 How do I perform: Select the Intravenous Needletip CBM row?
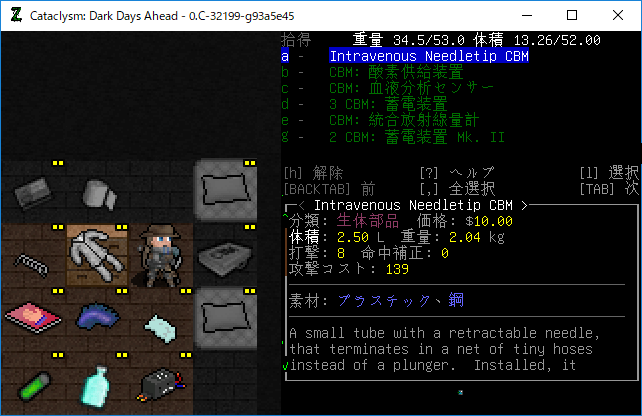tap(429, 57)
